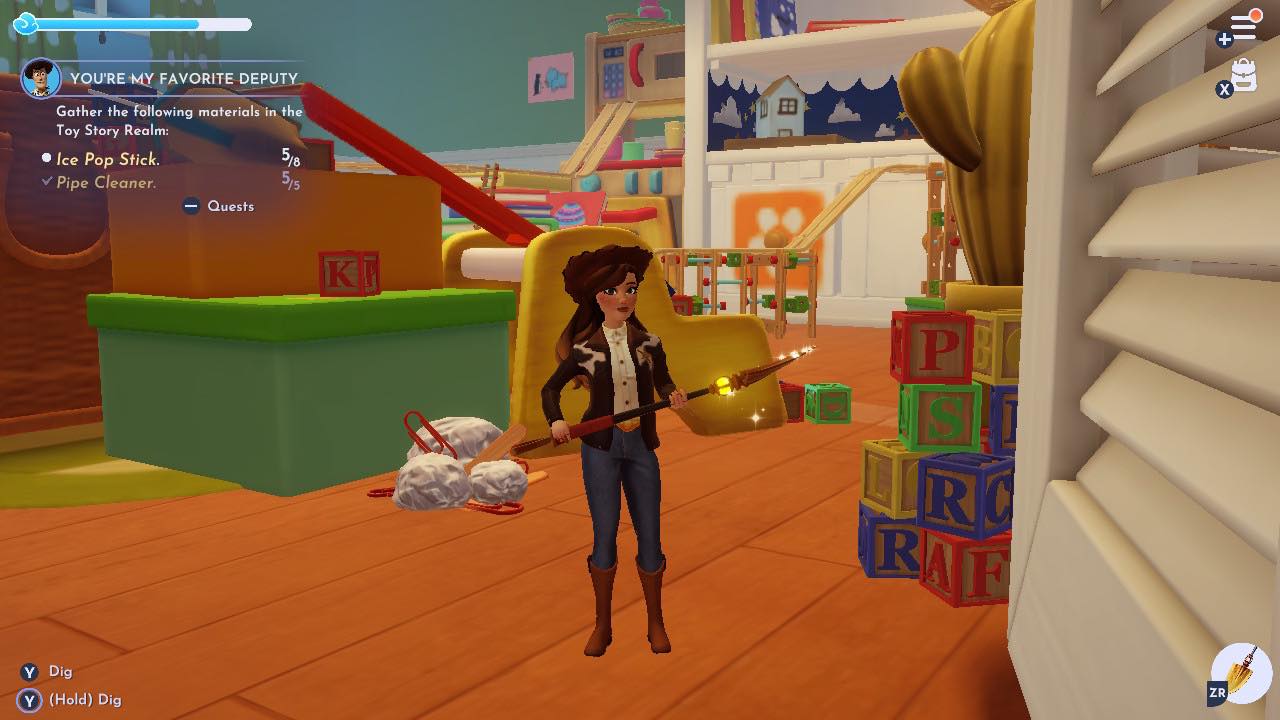Screen dimensions: 1280x720
Task: Click the X button badge on the backpack
Action: click(x=1224, y=90)
